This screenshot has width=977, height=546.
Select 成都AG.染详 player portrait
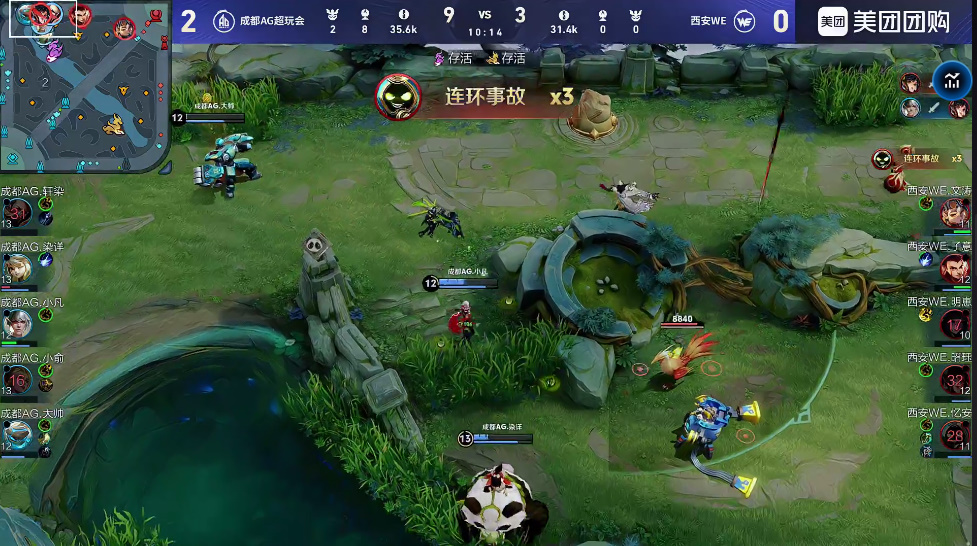[x=18, y=267]
